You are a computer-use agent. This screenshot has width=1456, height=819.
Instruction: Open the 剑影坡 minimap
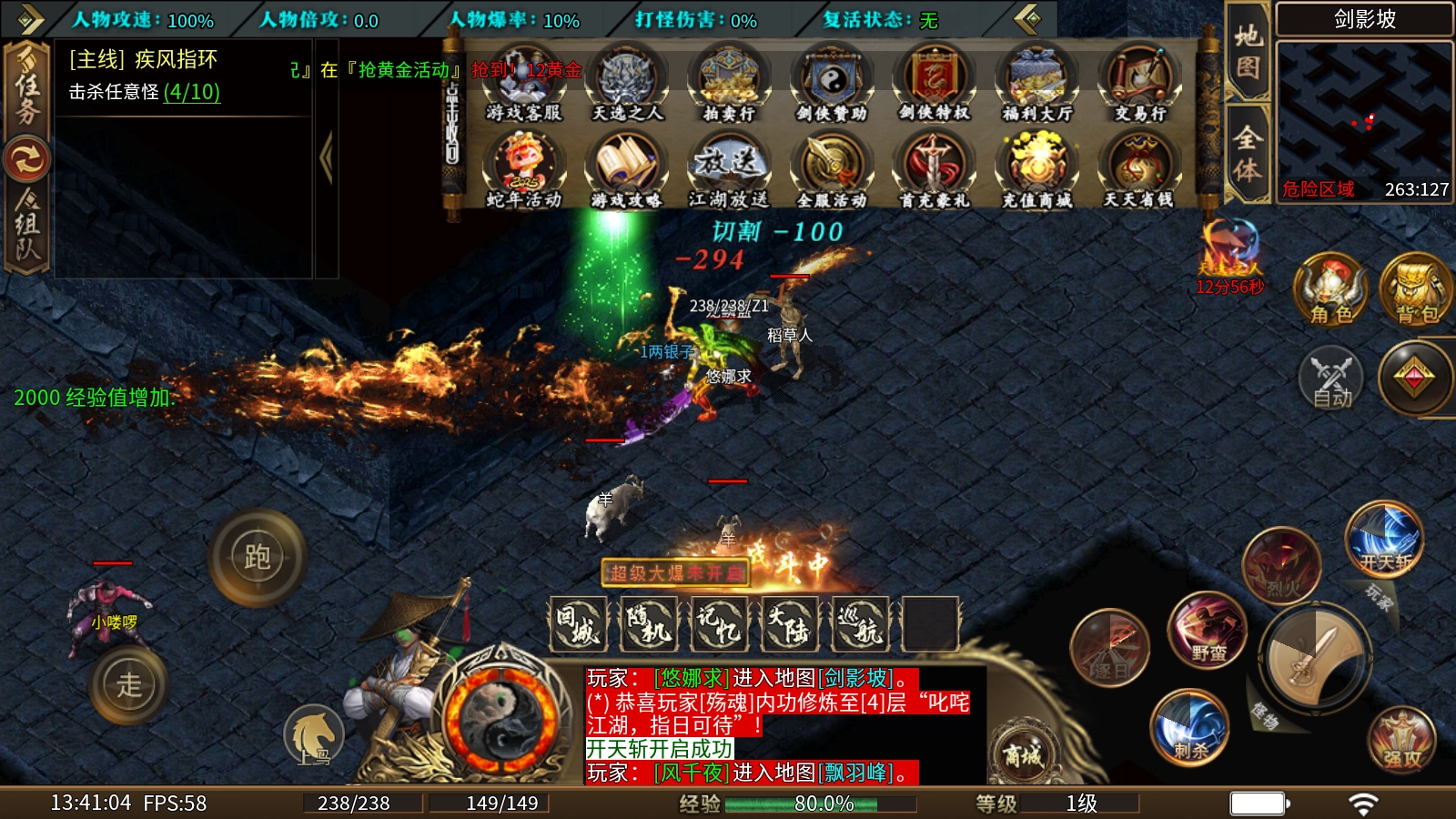1364,120
